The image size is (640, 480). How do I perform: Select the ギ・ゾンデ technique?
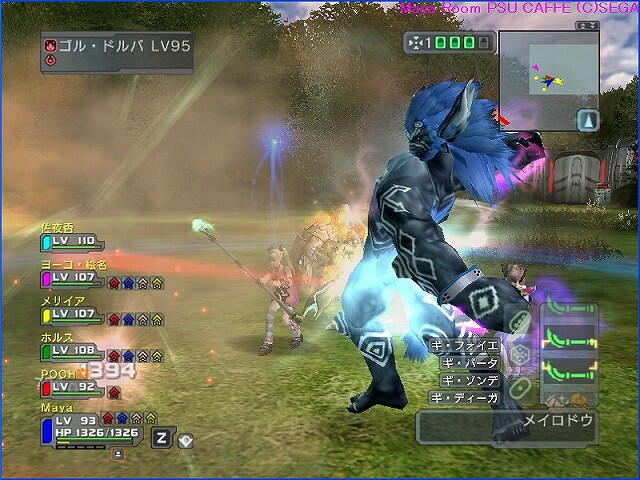coord(470,380)
